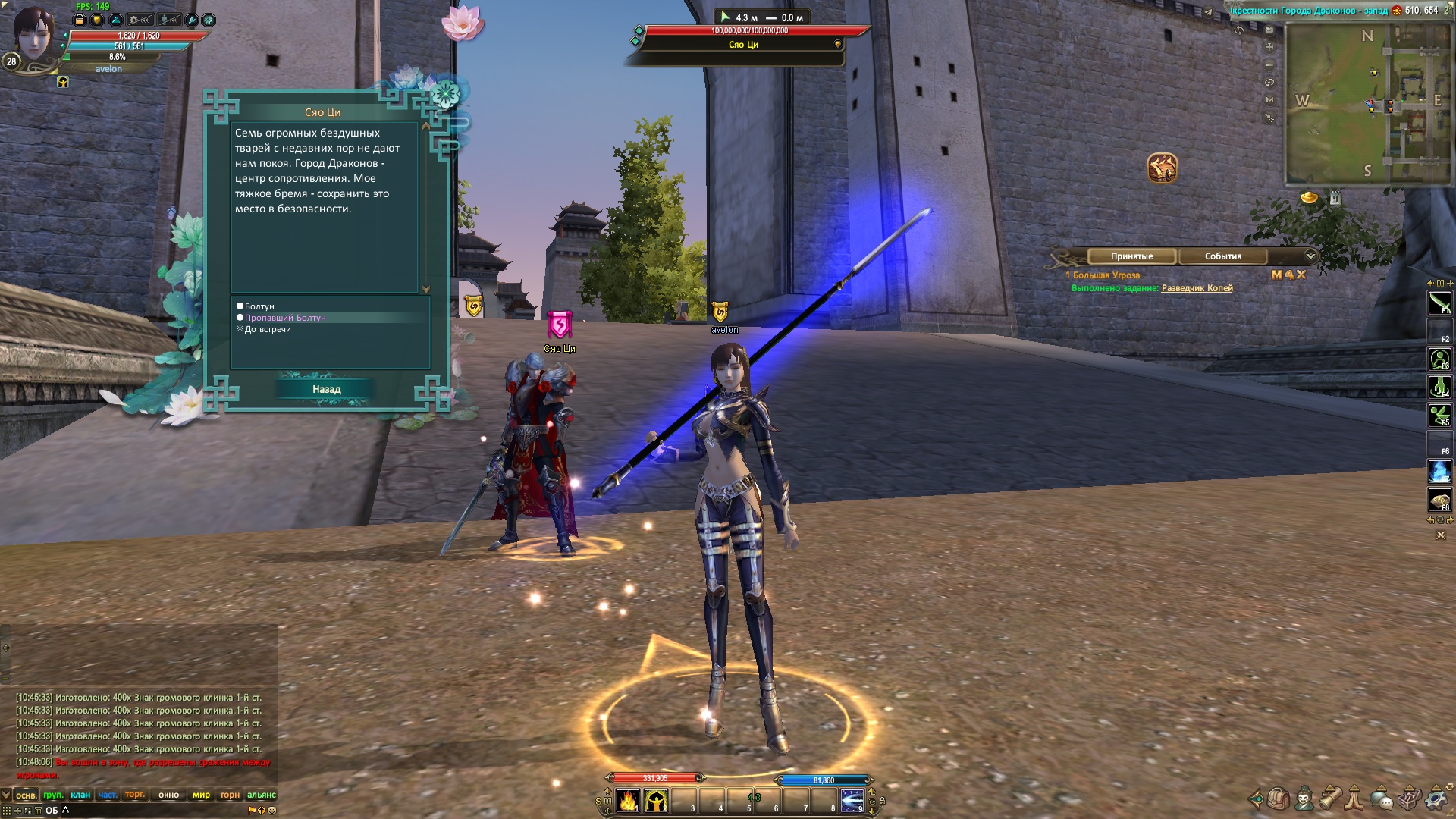Use the golden figure skill in slot 2

coord(656,801)
